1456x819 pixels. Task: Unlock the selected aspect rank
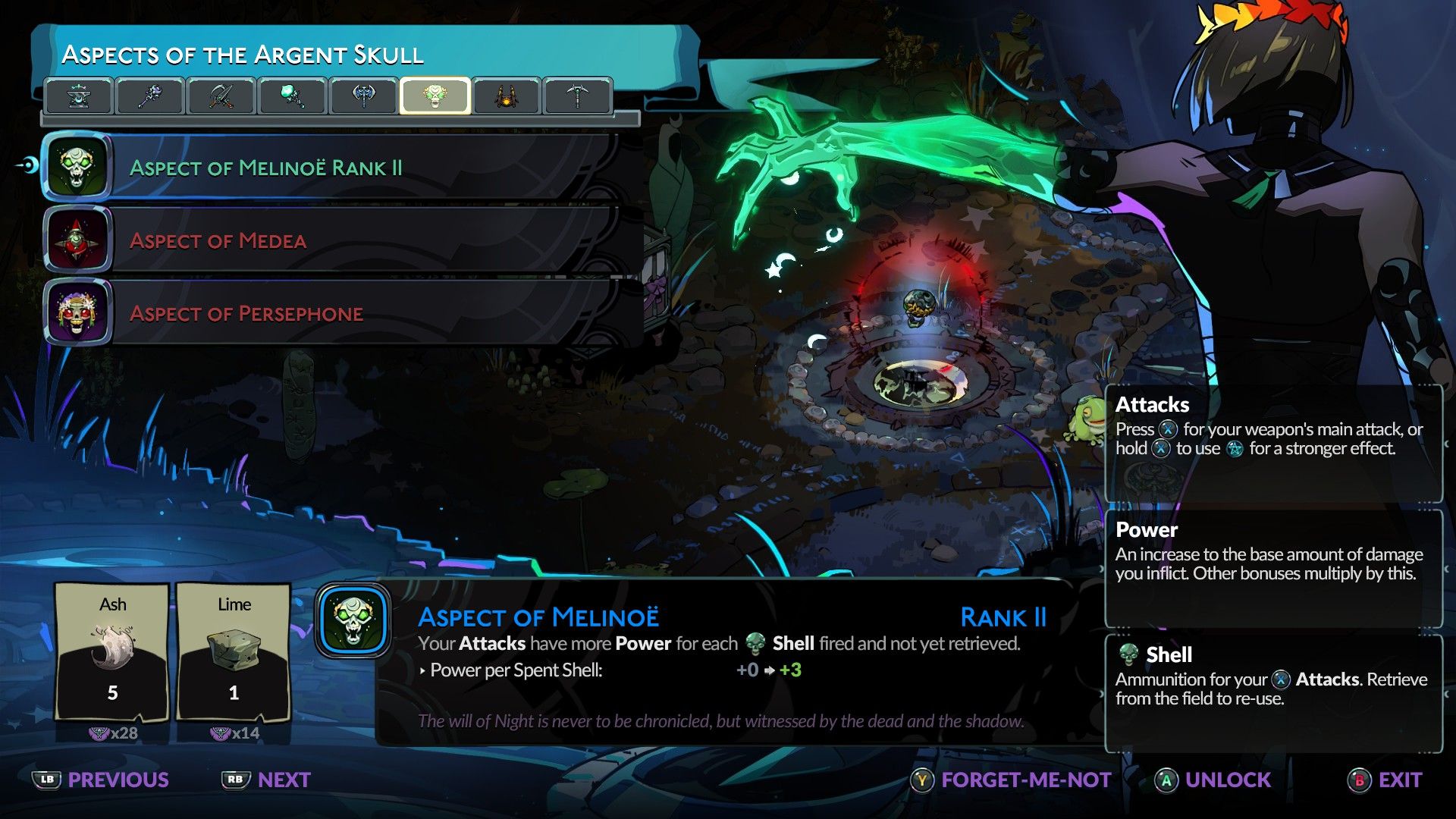tap(1213, 780)
